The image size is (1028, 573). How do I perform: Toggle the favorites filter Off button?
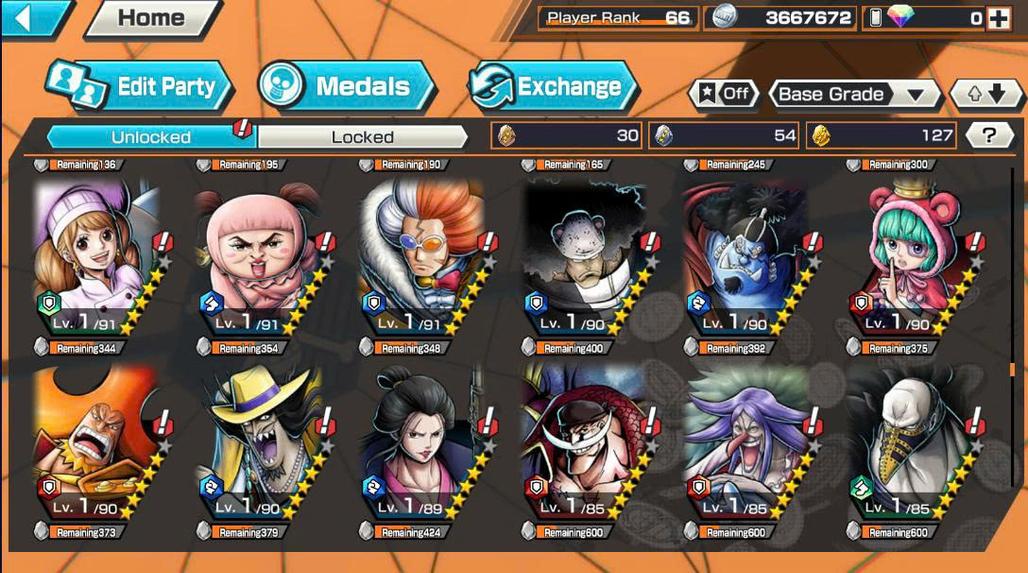[723, 94]
